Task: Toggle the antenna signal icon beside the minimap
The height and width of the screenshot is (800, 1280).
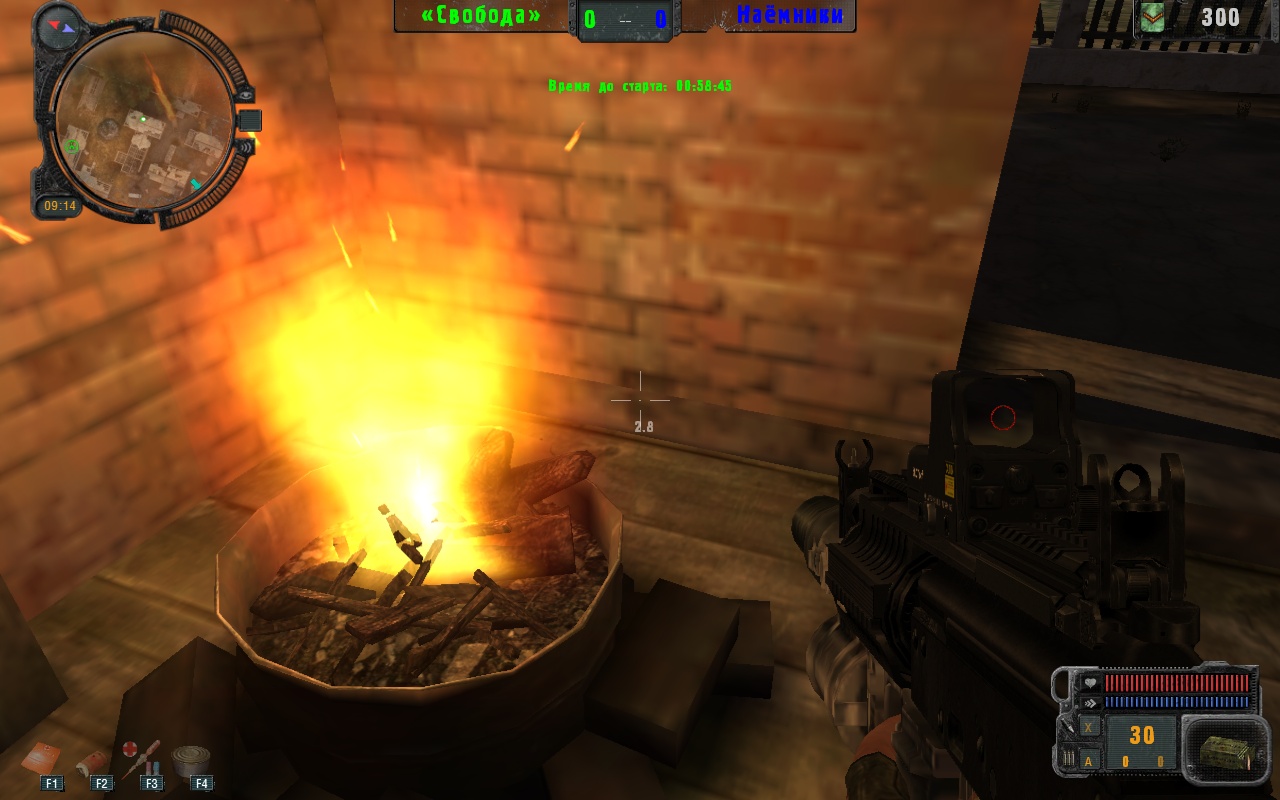Action: coord(245,147)
